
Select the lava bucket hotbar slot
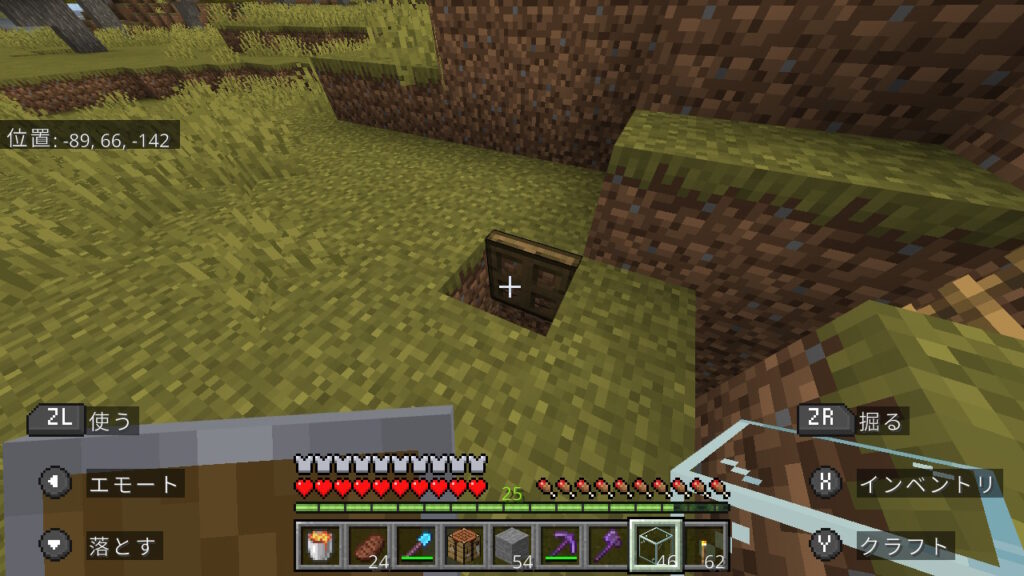coord(321,545)
